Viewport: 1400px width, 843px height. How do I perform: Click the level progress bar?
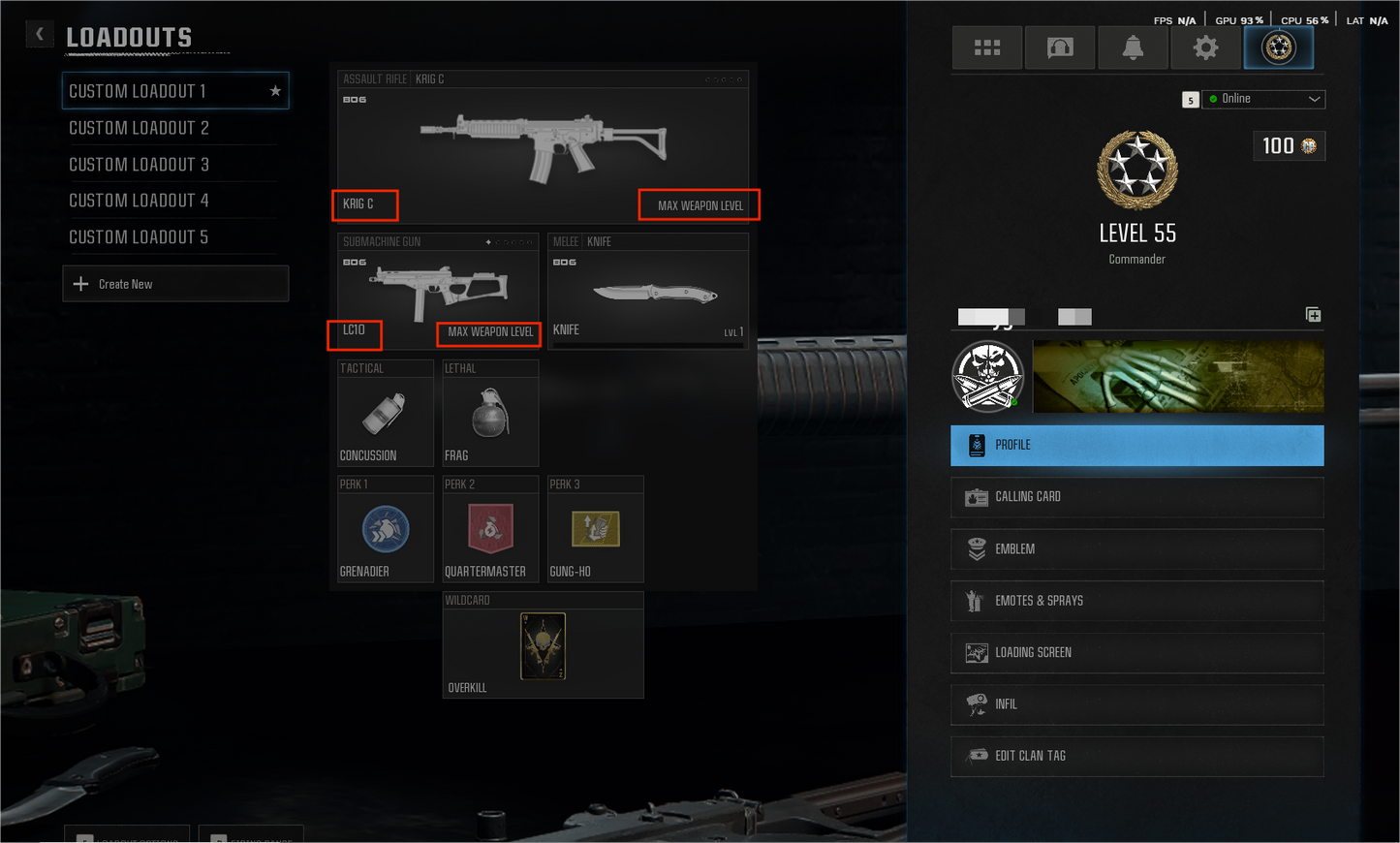click(989, 316)
